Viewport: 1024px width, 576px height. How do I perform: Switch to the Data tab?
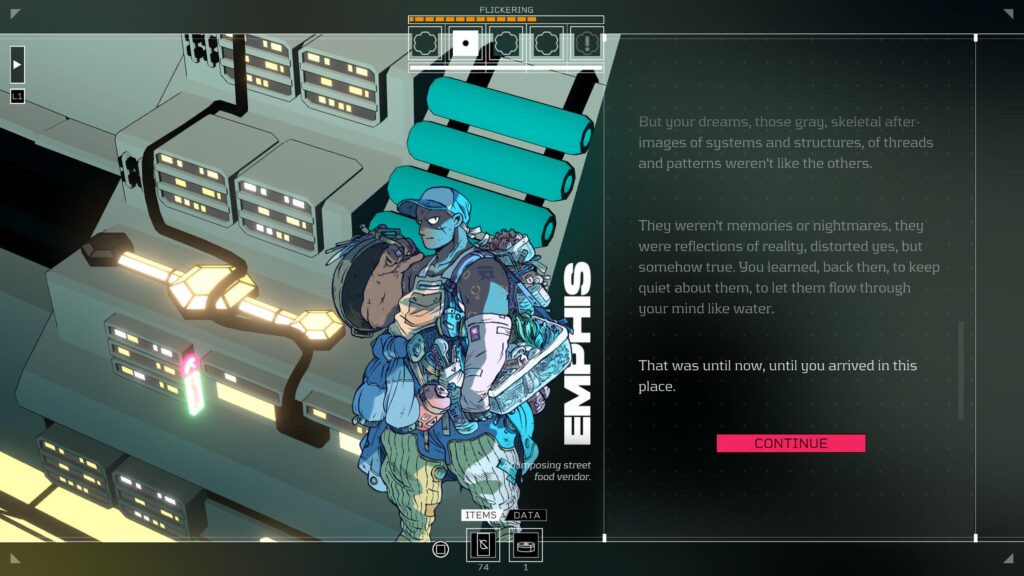(x=527, y=515)
